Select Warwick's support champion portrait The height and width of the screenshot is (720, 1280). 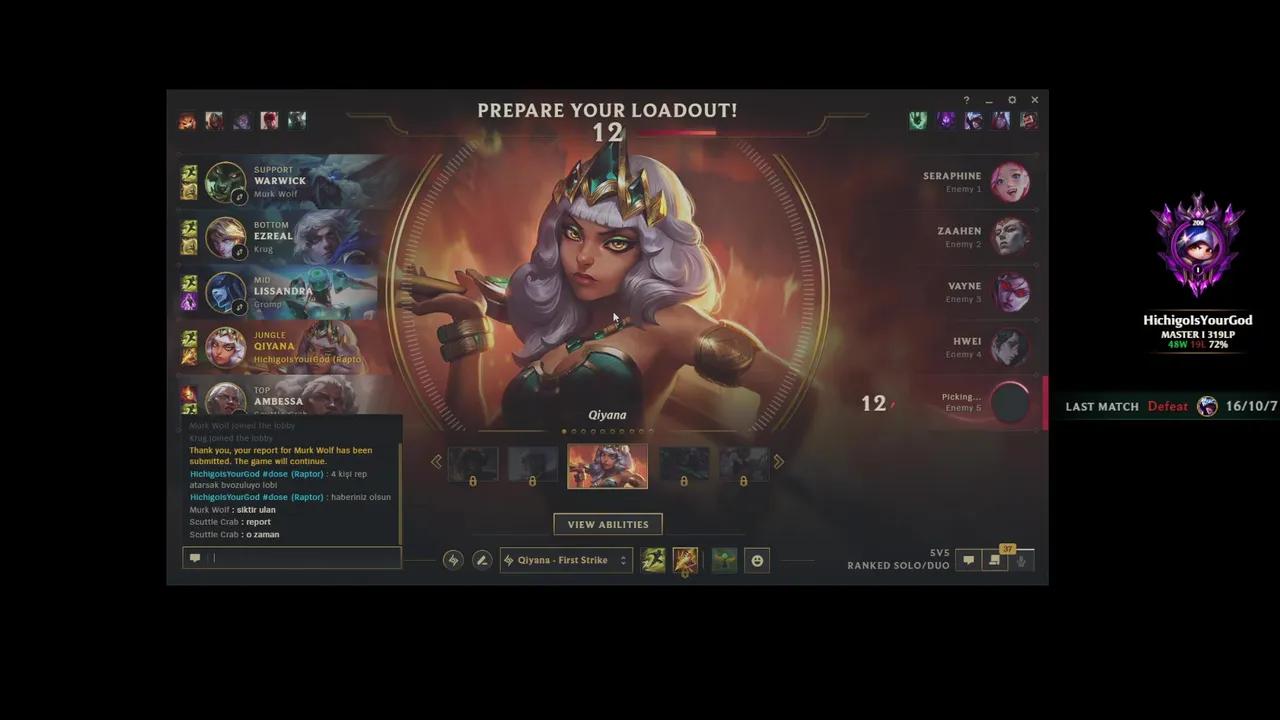(225, 182)
